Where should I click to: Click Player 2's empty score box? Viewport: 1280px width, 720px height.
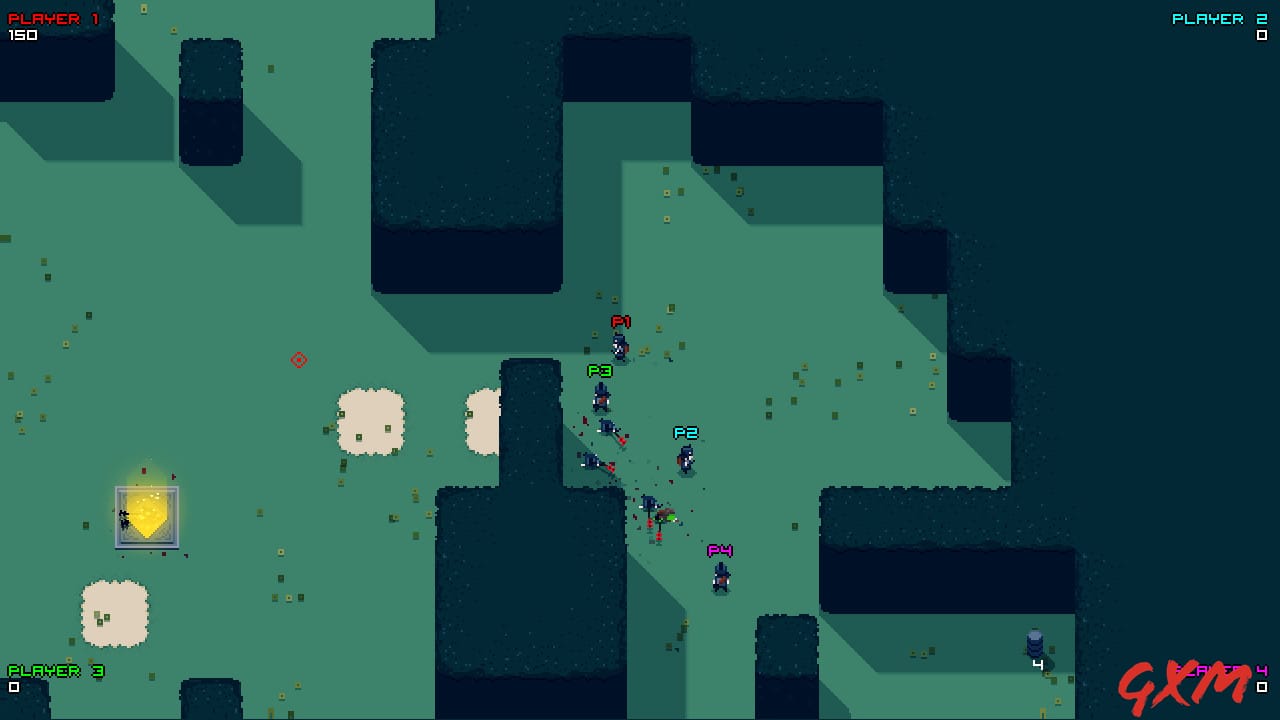pos(1260,36)
